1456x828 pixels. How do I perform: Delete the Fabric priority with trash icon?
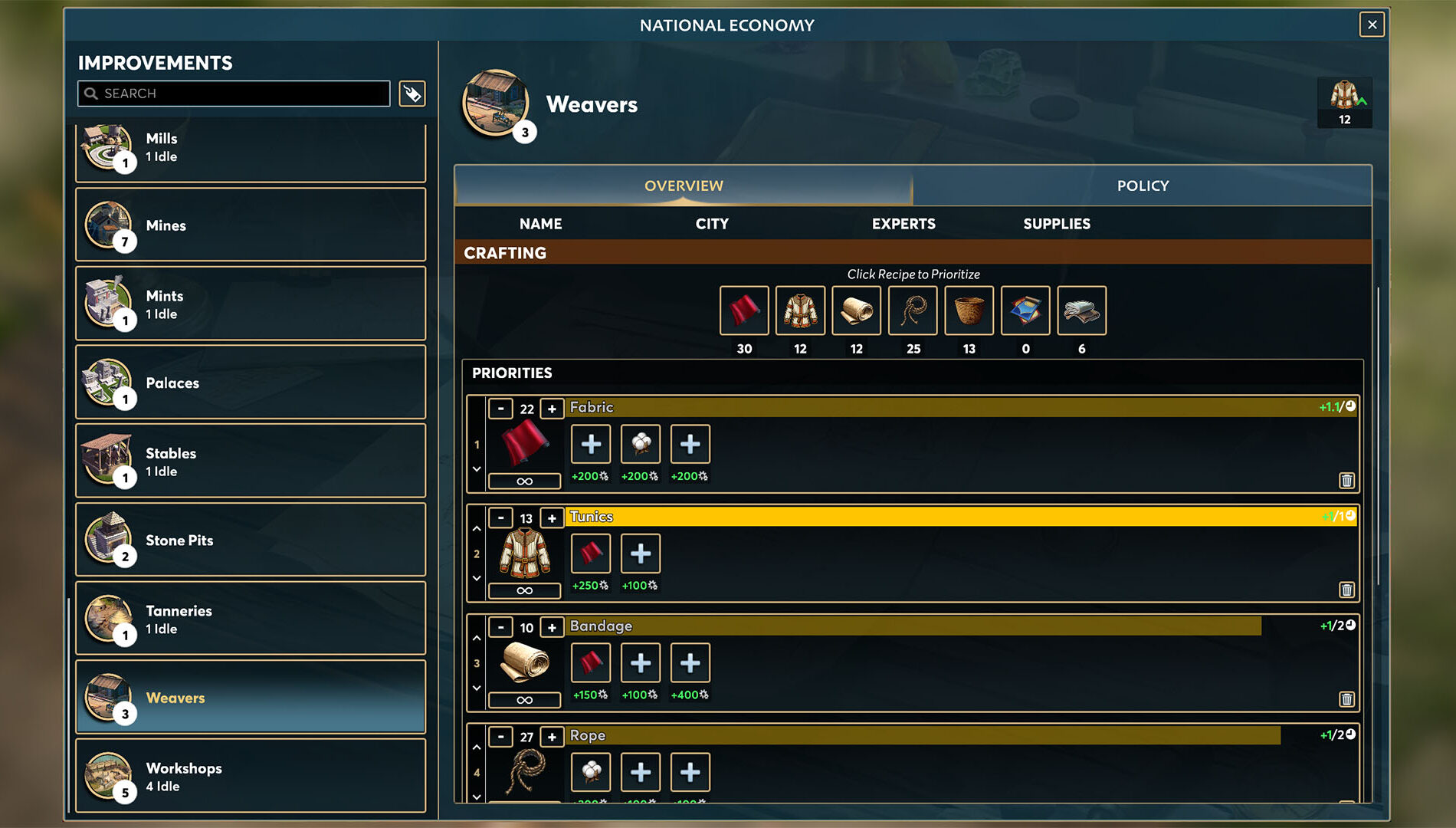coord(1346,481)
